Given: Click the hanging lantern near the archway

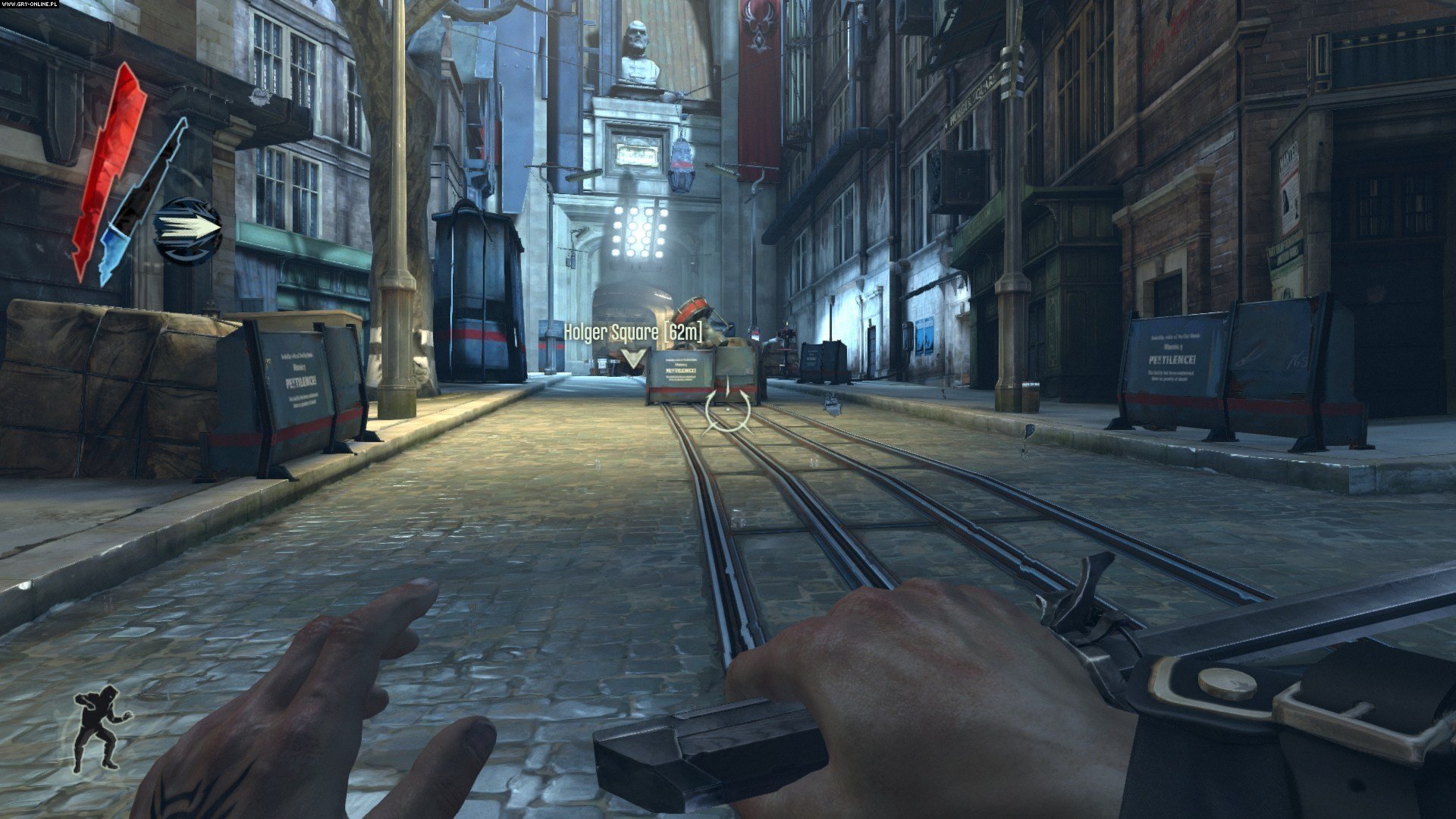Looking at the screenshot, I should 682,163.
